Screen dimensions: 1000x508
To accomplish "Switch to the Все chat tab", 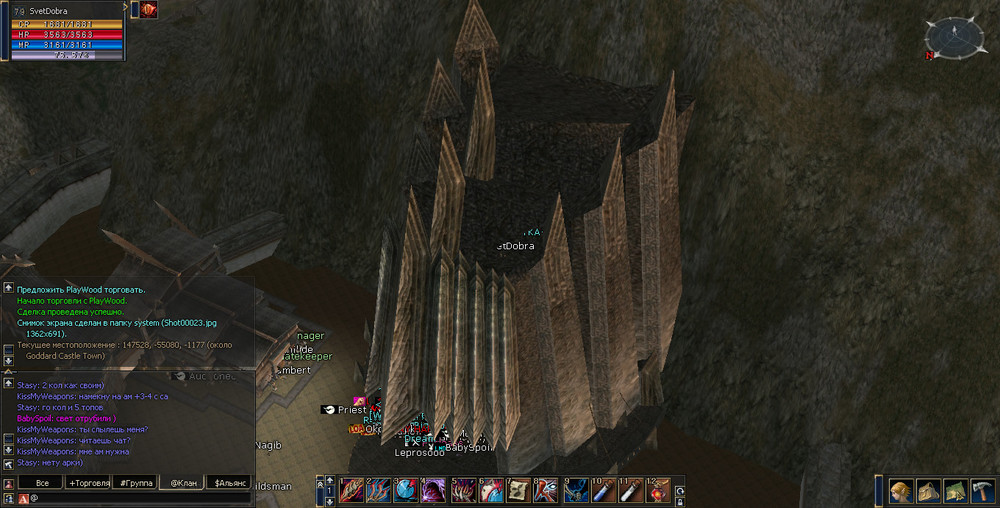I will tap(40, 483).
